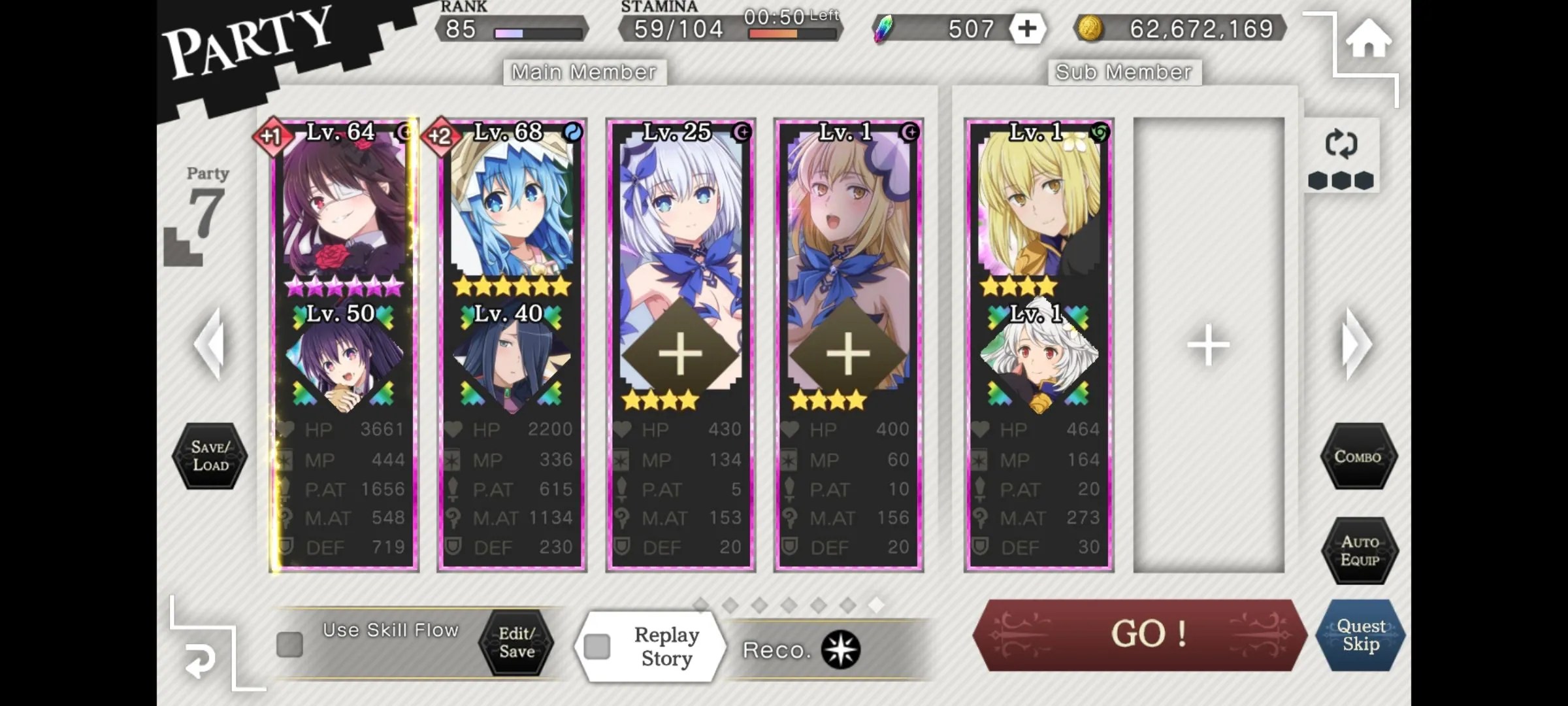The width and height of the screenshot is (1568, 706).
Task: Toggle the Use Skill Flow checkbox
Action: [x=289, y=645]
